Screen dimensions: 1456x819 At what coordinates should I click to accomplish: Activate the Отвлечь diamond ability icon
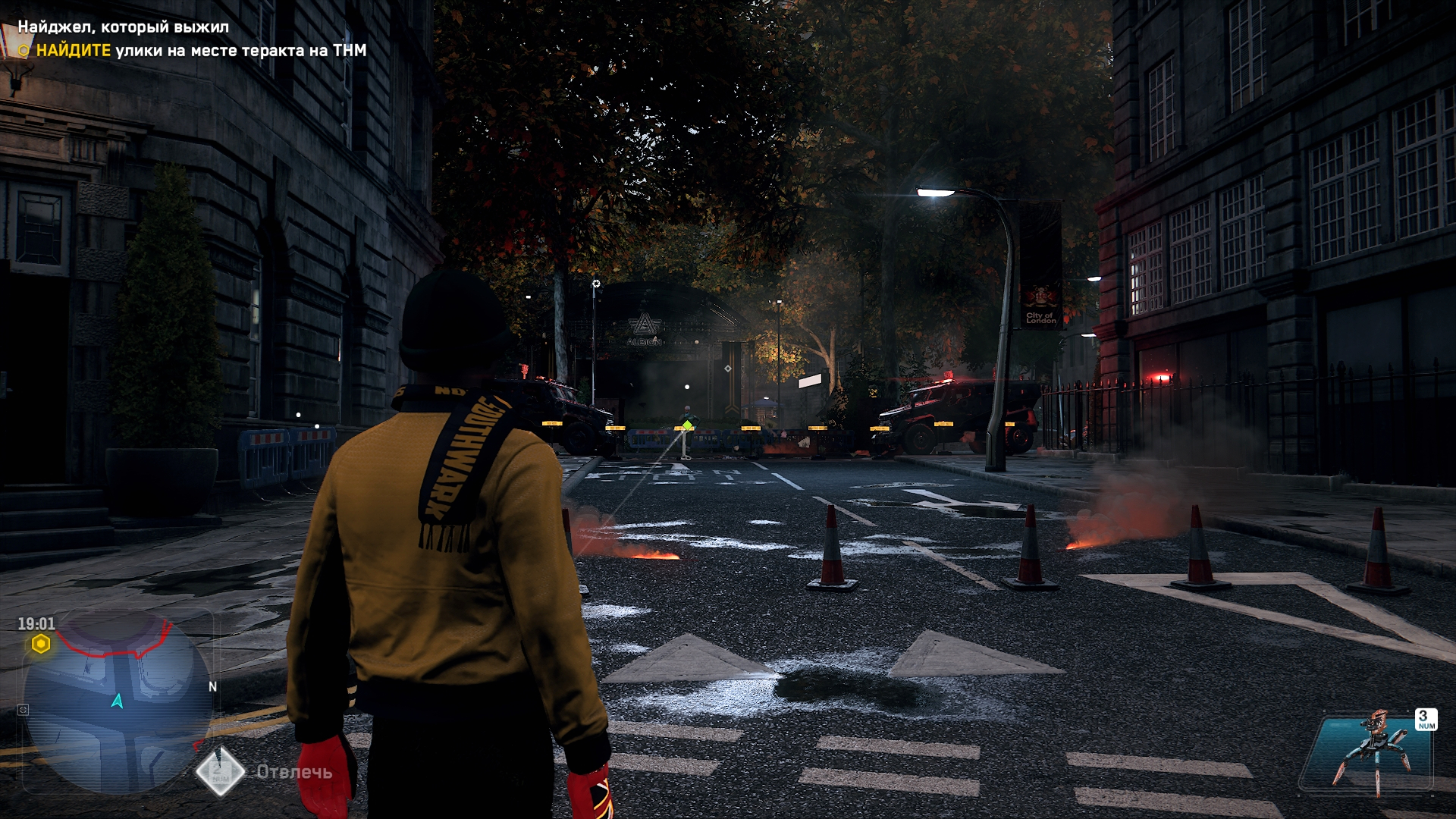(220, 771)
